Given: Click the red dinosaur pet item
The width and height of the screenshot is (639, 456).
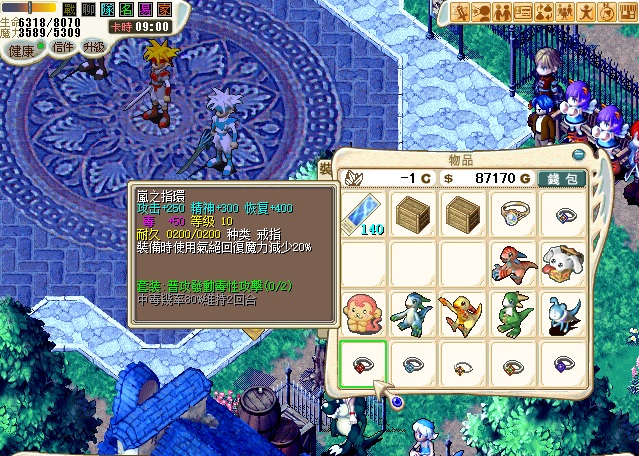Looking at the screenshot, I should point(512,263).
